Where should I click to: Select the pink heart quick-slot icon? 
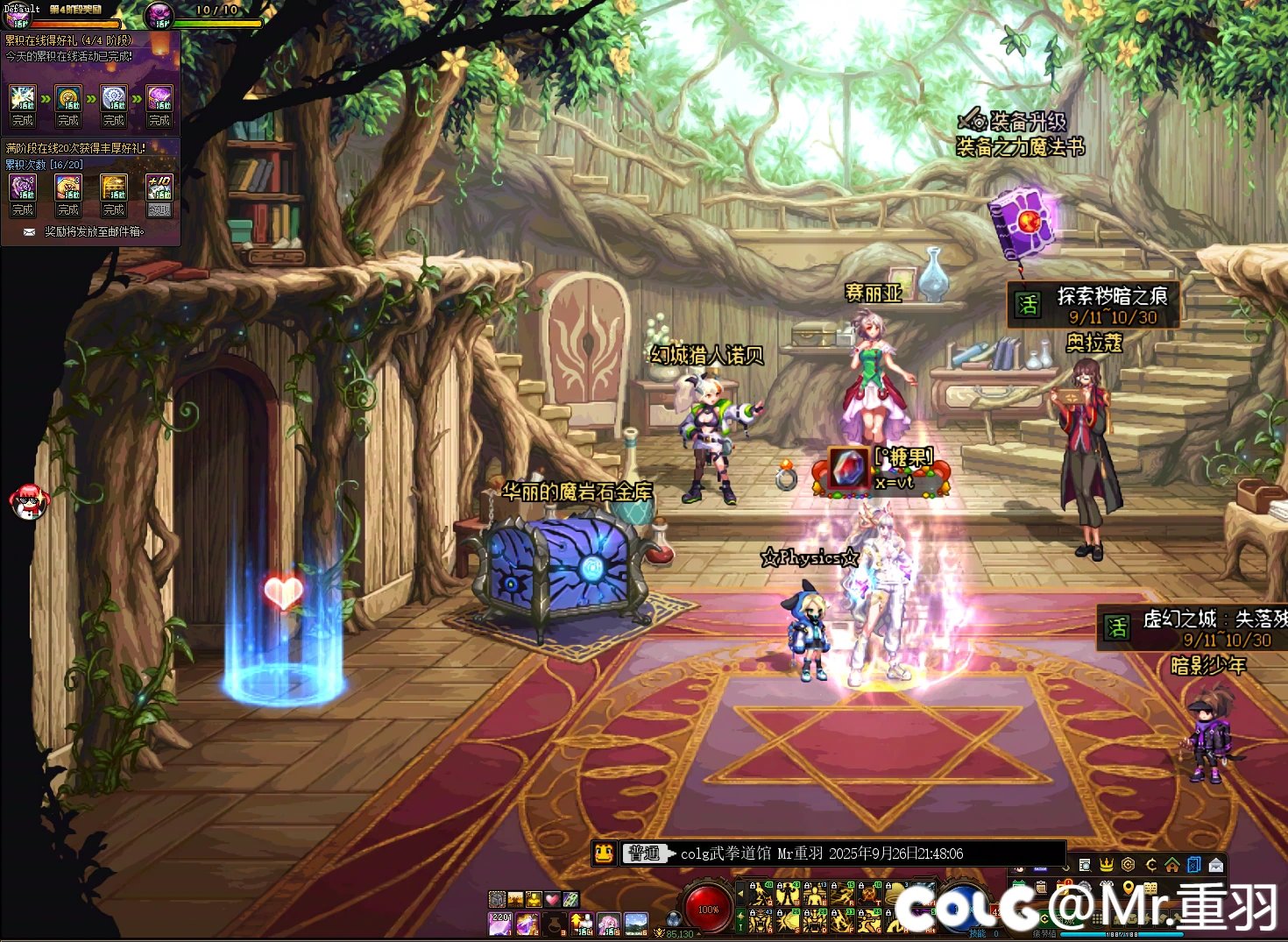(x=551, y=899)
